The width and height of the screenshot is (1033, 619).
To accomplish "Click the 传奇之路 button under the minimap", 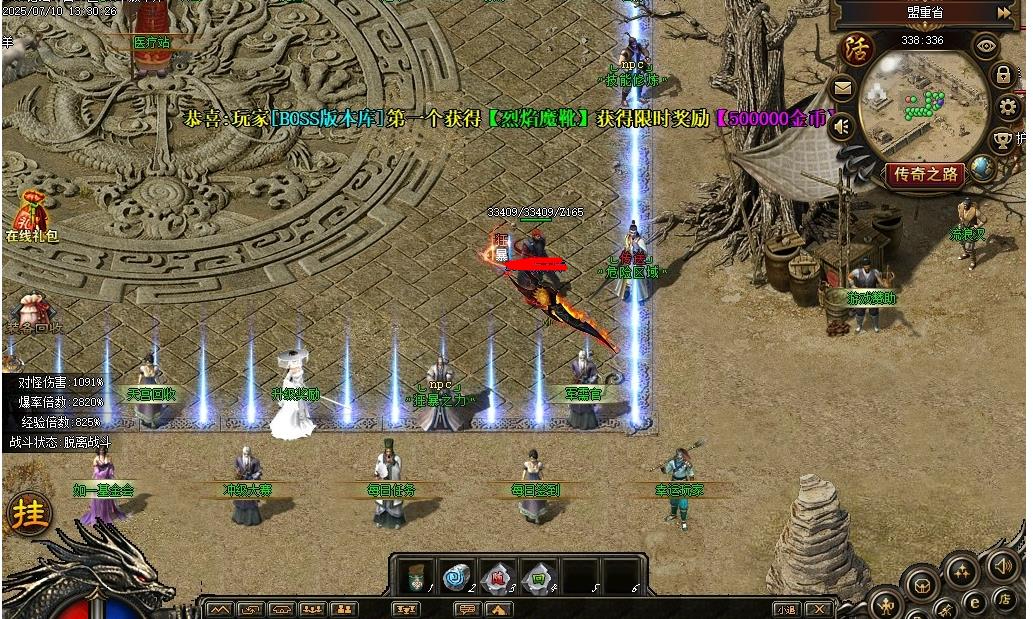I will click(925, 175).
